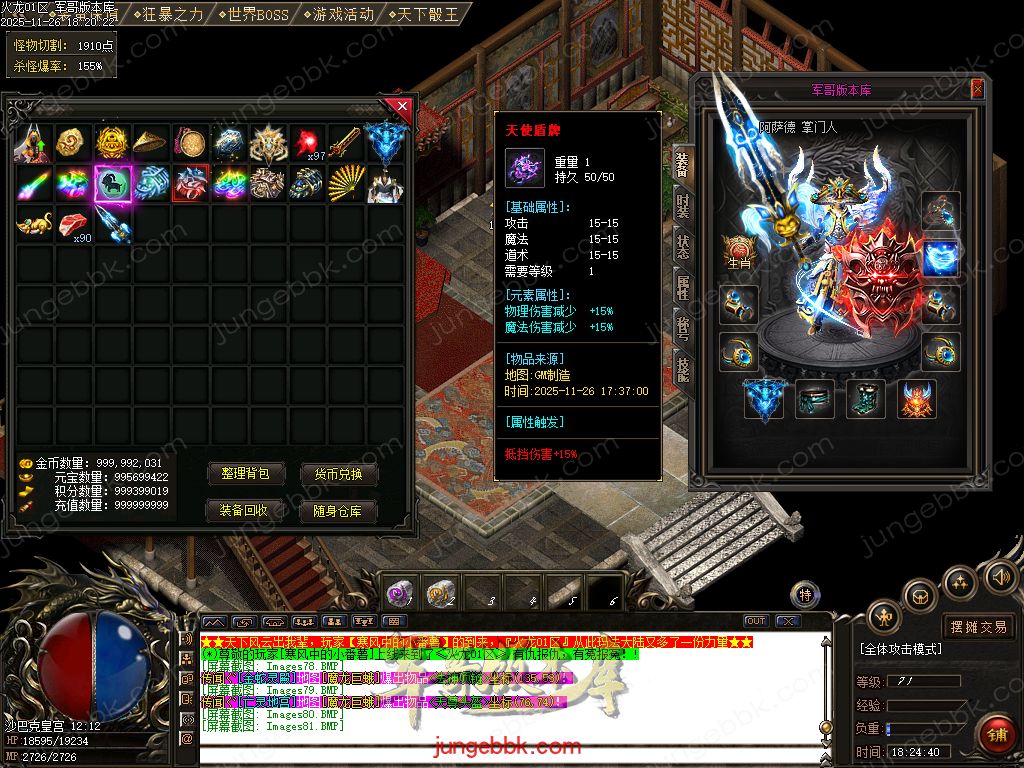Close the inventory bag window
The height and width of the screenshot is (768, 1024).
(x=402, y=105)
